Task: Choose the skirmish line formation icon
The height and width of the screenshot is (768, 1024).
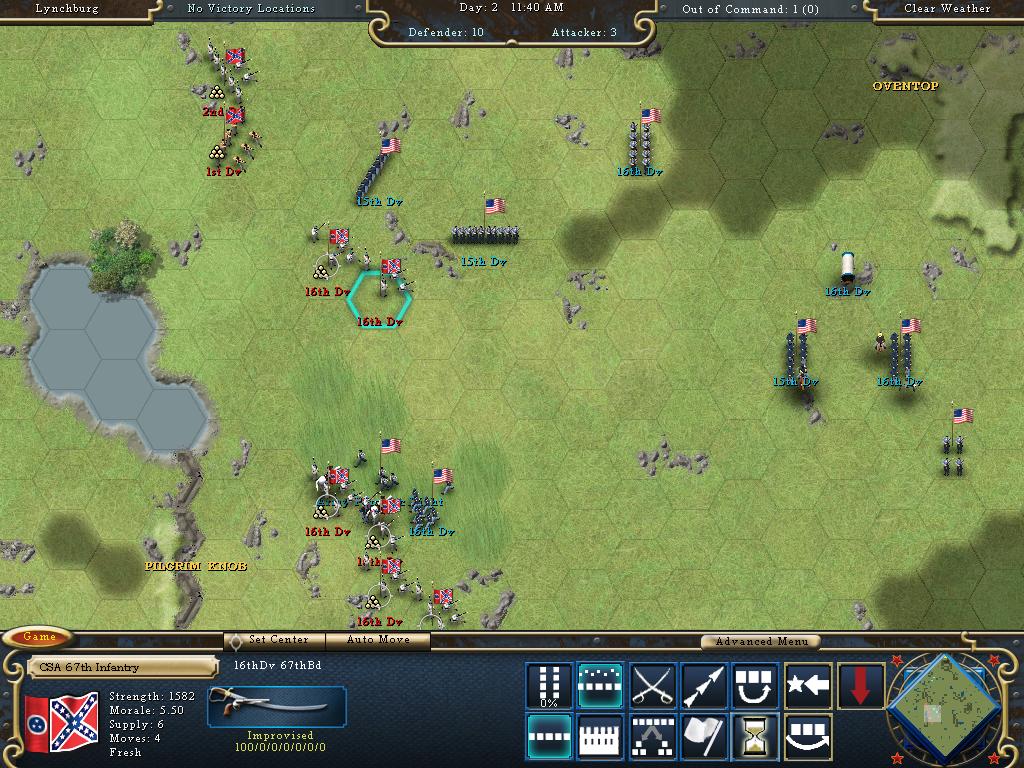Action: pyautogui.click(x=600, y=686)
